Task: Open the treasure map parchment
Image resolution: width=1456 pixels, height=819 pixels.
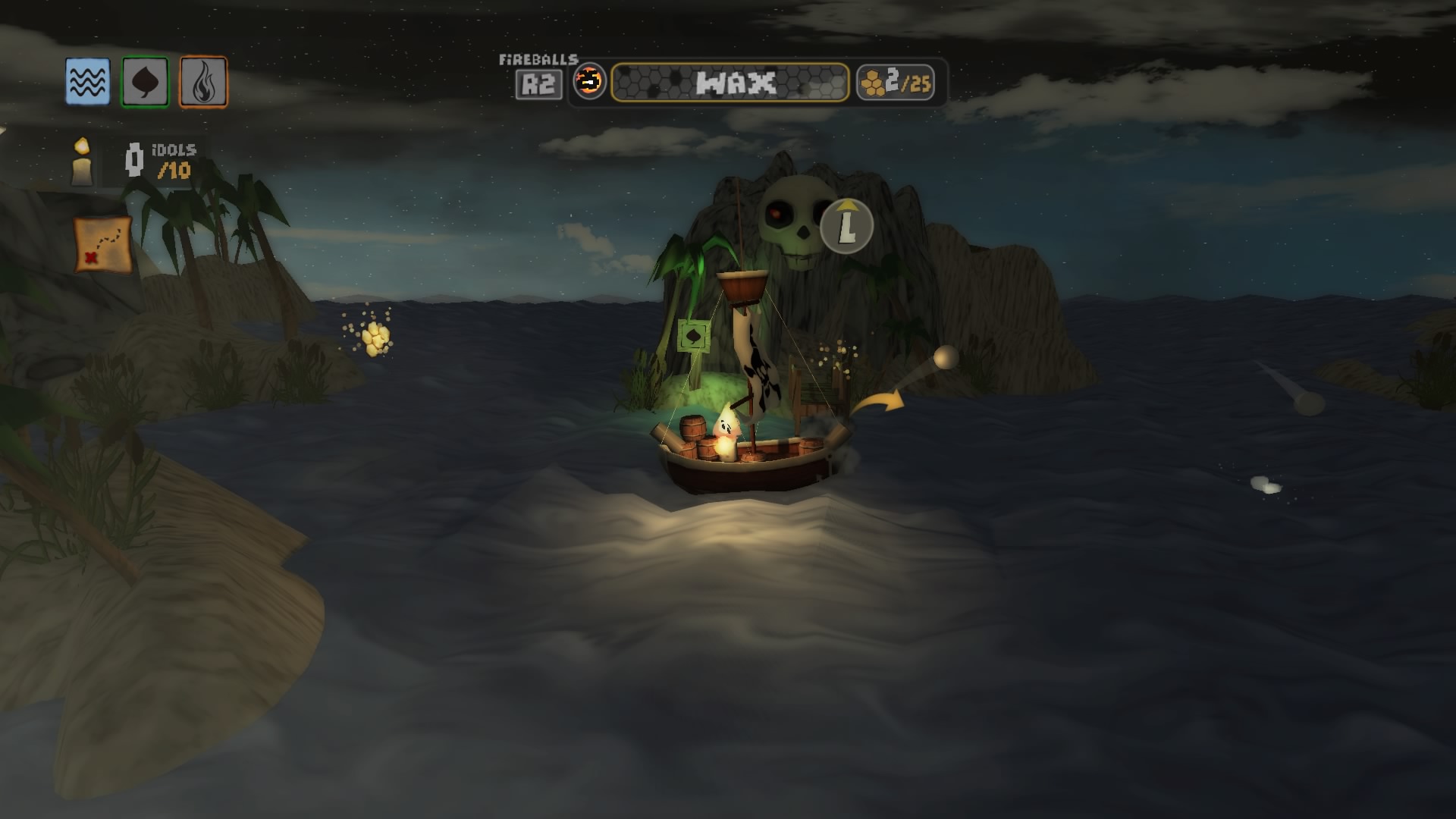Action: tap(103, 244)
